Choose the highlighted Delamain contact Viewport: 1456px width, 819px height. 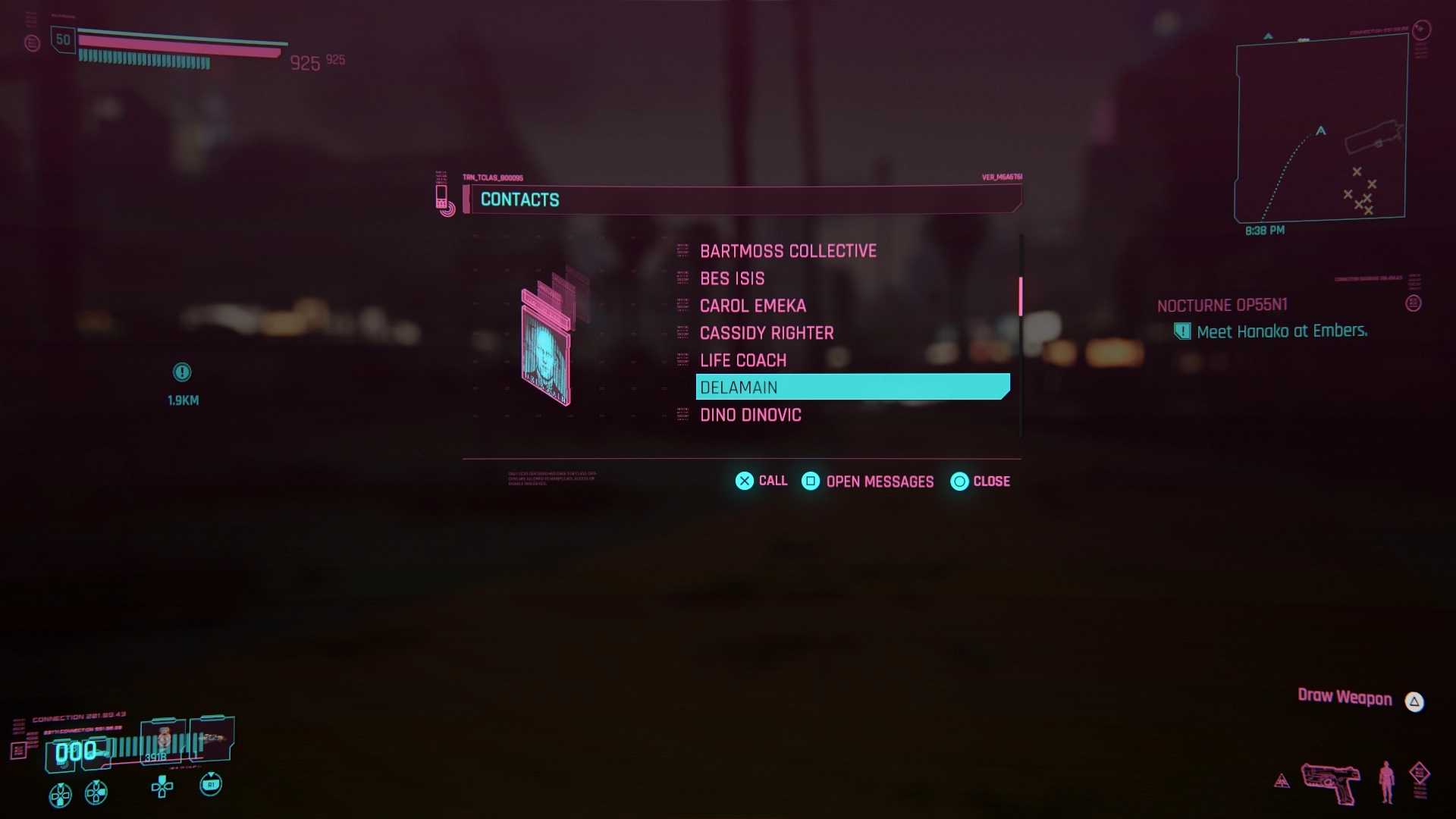click(852, 387)
